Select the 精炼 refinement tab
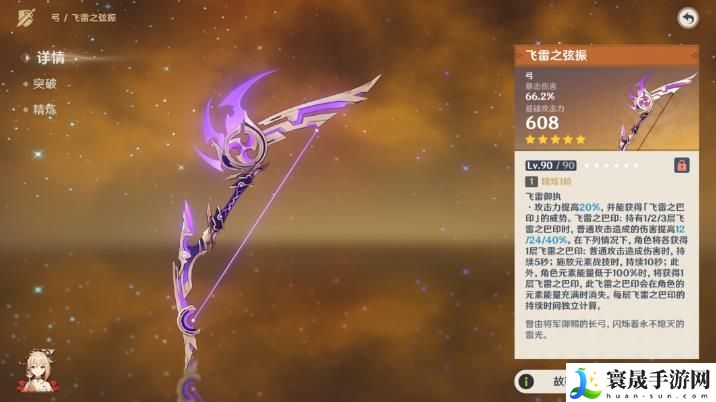716x402 pixels. [x=45, y=109]
